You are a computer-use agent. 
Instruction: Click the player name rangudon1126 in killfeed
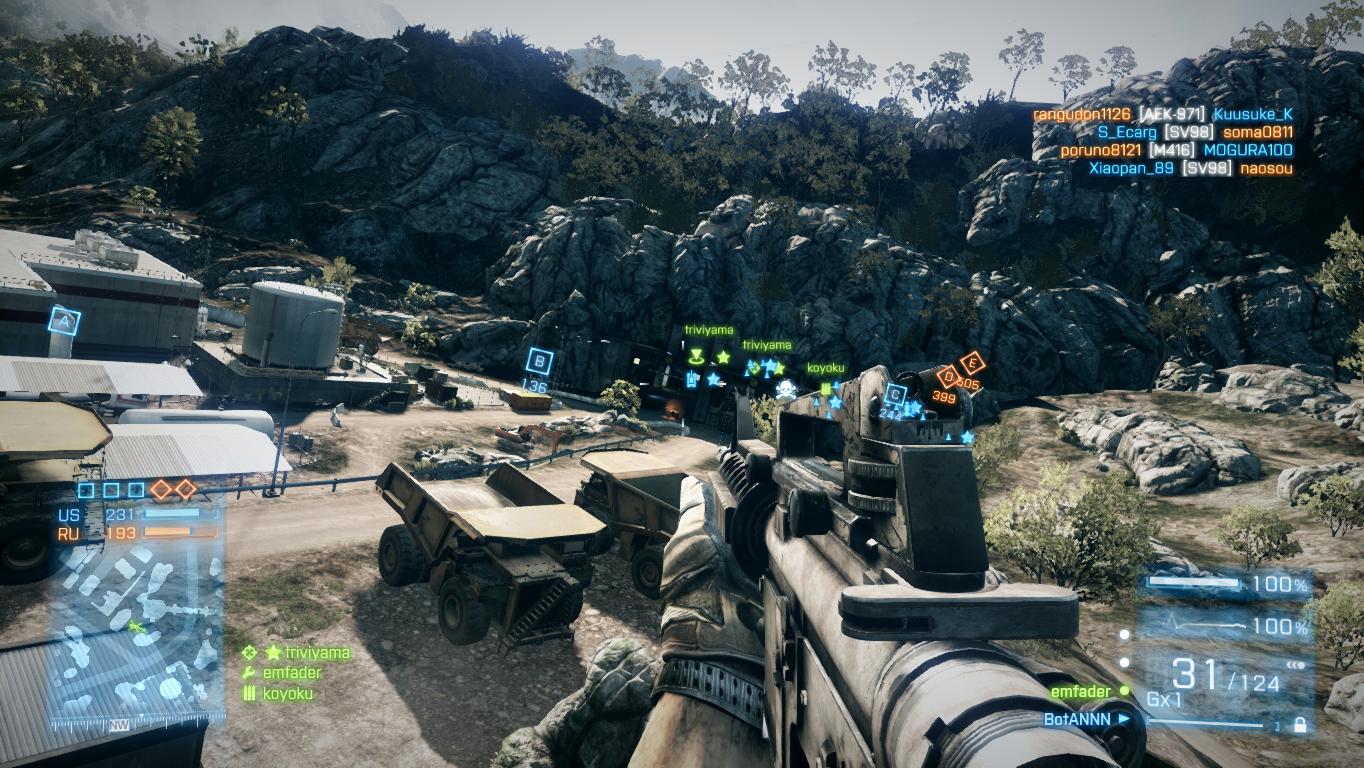1081,114
